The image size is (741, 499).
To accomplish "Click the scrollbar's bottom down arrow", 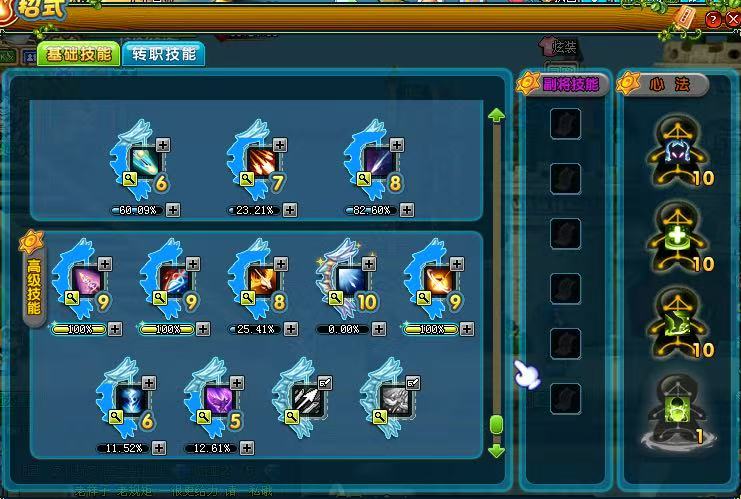I will [x=496, y=450].
